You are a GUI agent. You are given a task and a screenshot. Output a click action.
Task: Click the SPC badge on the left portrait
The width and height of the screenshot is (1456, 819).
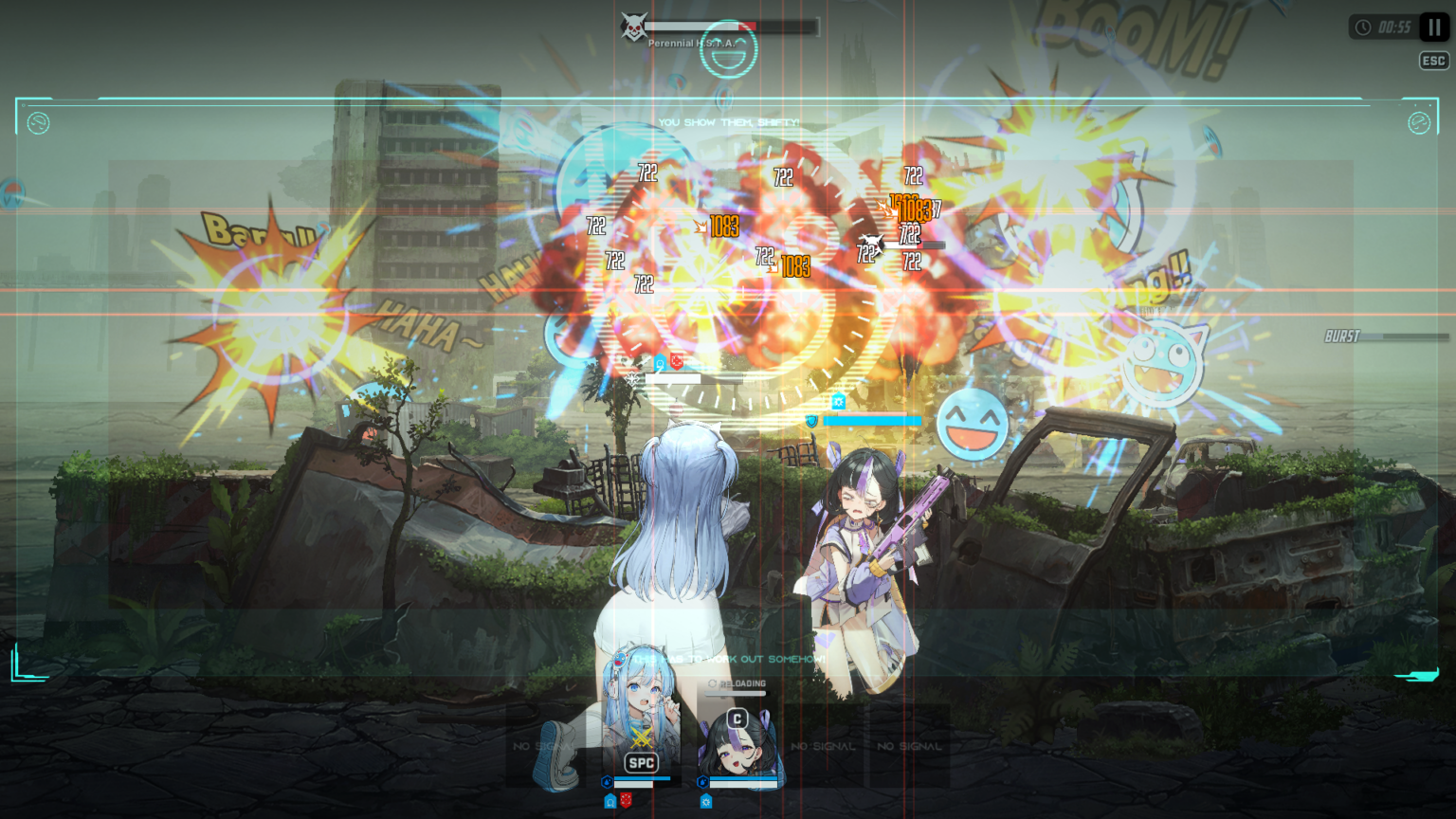pyautogui.click(x=642, y=763)
